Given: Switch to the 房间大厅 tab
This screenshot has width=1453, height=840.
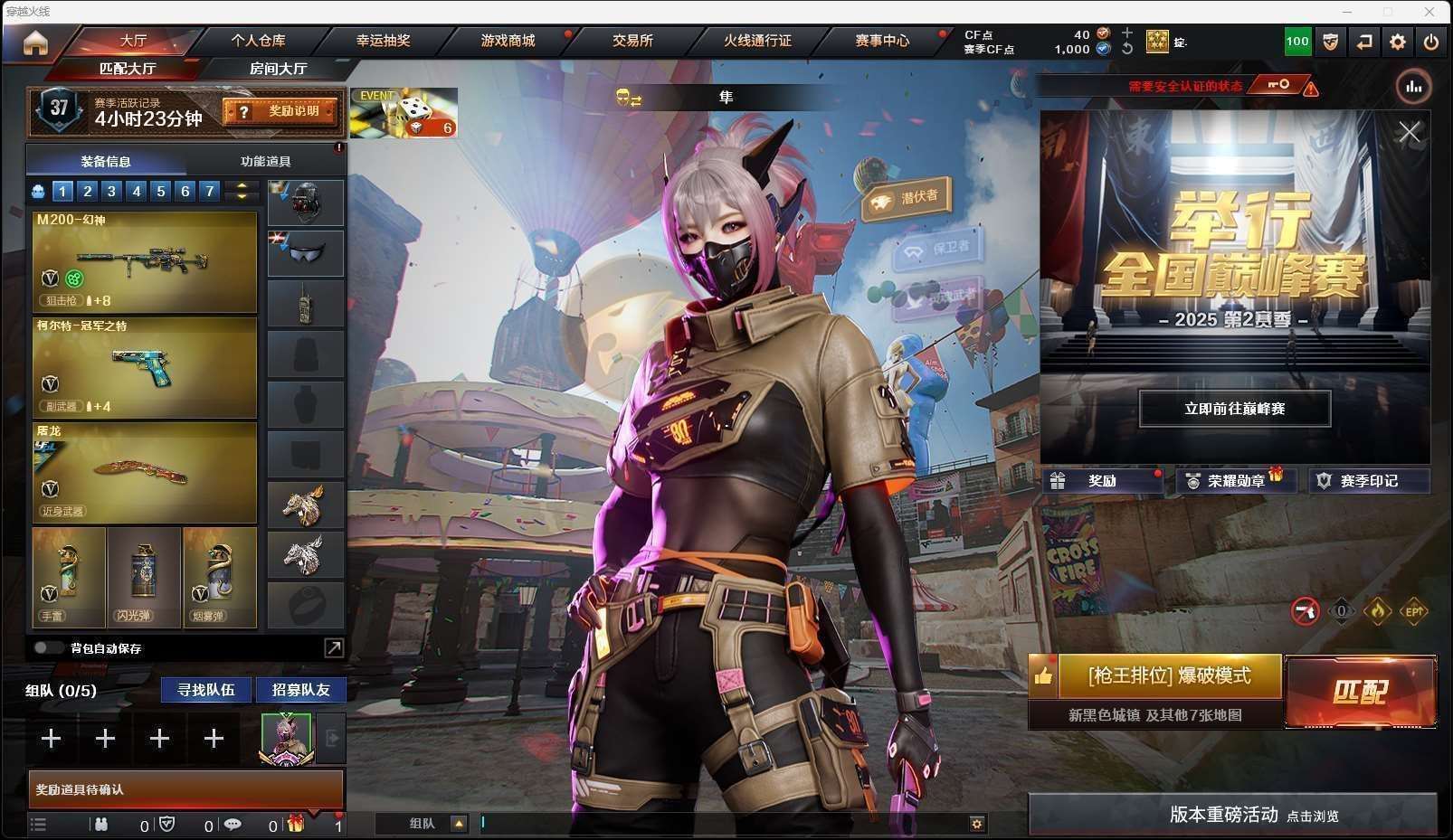Looking at the screenshot, I should [x=278, y=69].
